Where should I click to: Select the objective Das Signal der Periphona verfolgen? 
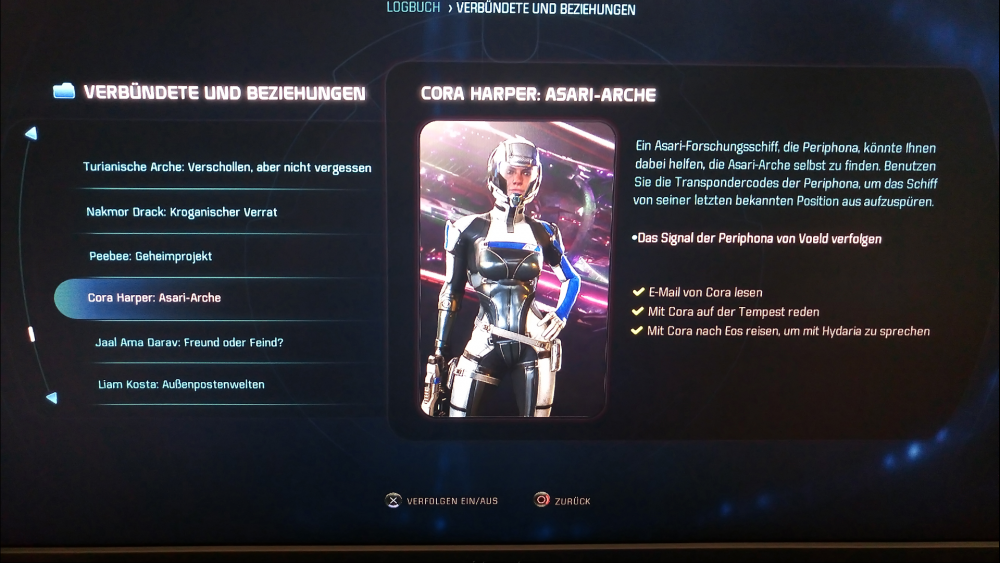pyautogui.click(x=758, y=239)
